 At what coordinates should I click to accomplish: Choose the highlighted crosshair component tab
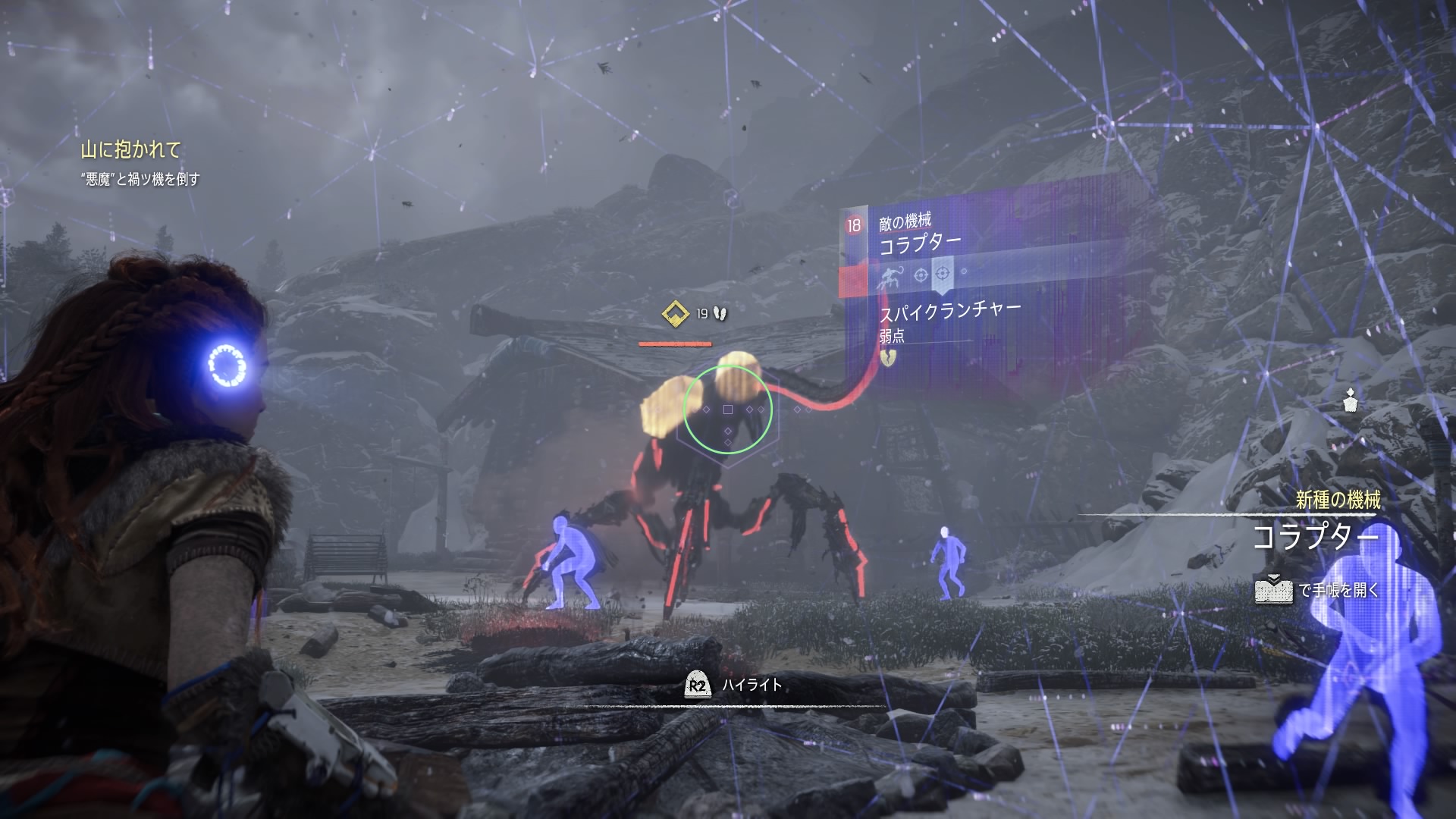(943, 273)
